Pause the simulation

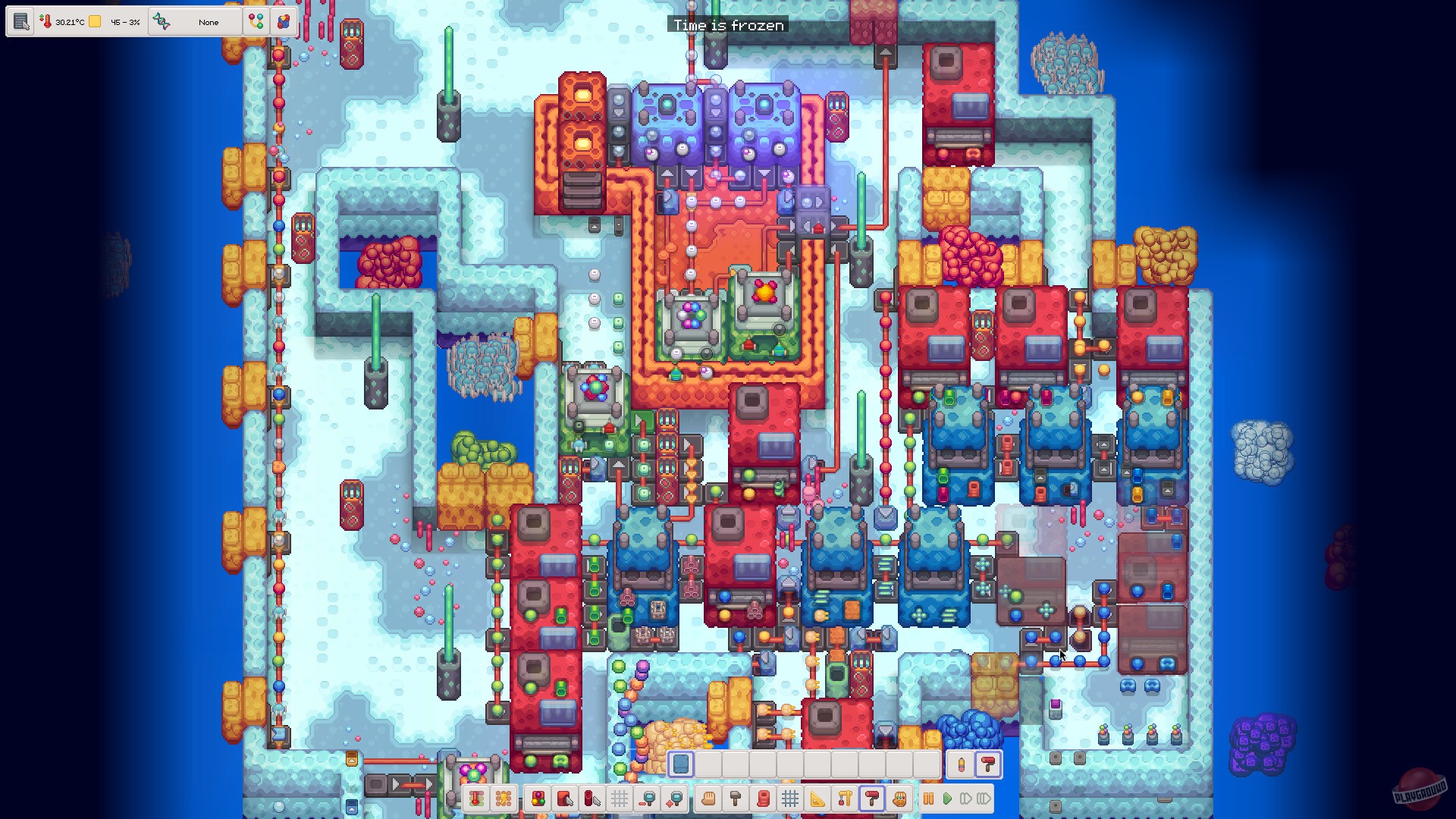(930, 799)
